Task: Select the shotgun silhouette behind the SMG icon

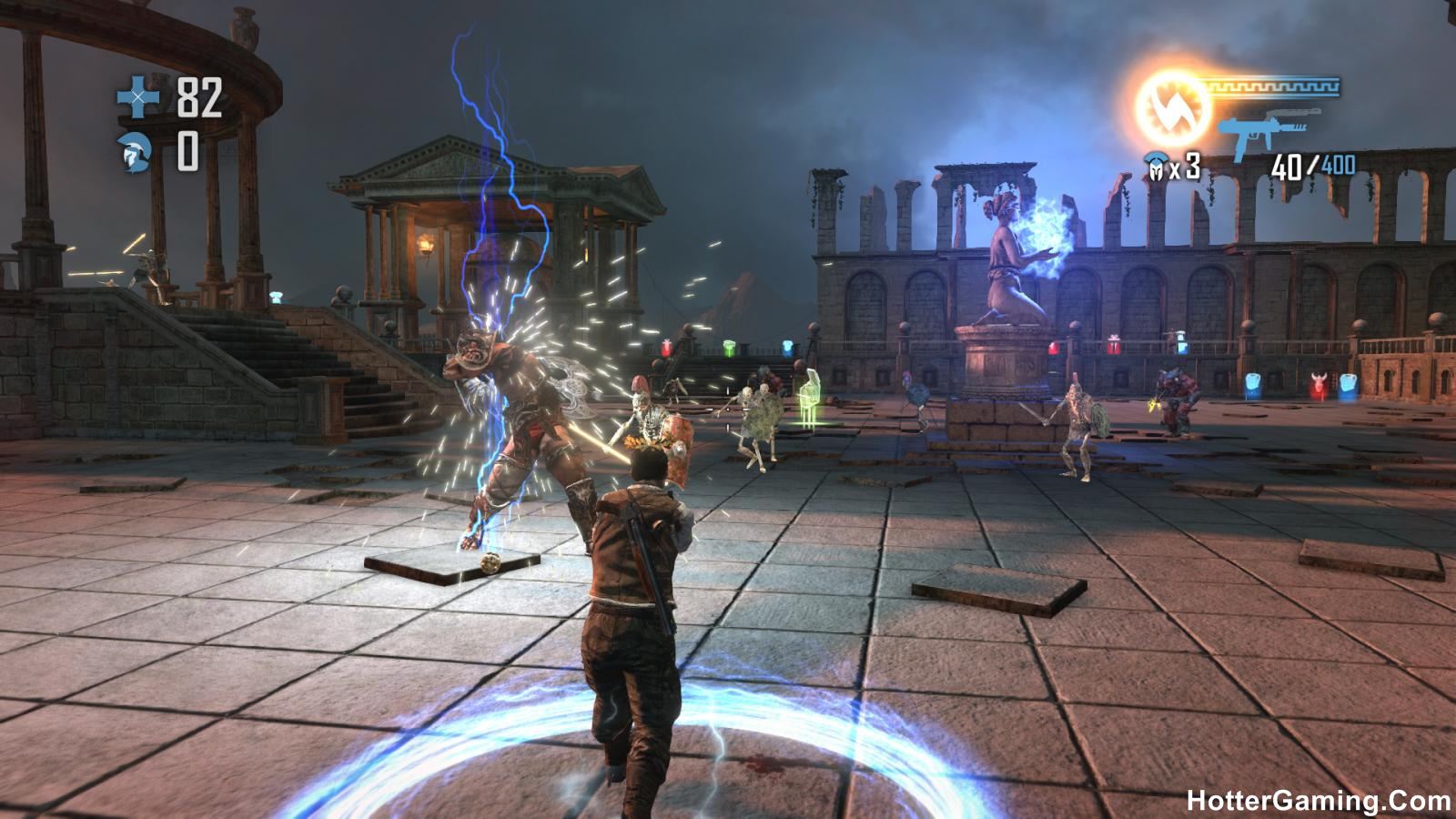Action: click(x=1292, y=114)
